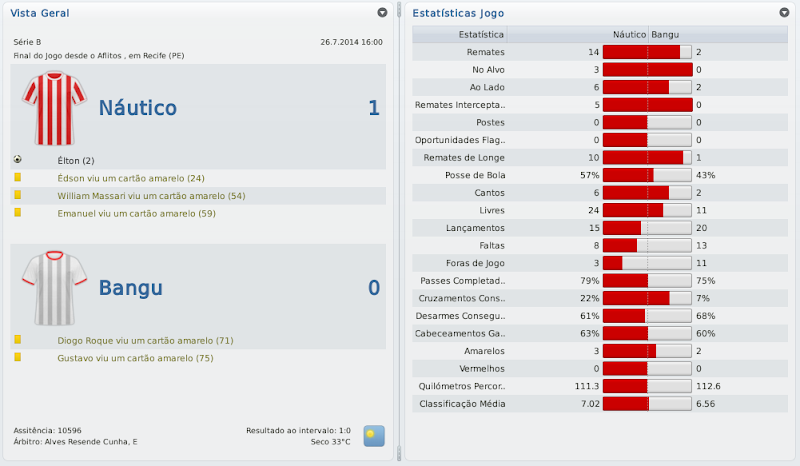The image size is (800, 466).
Task: Open the Bangu team name link
Action: [130, 288]
